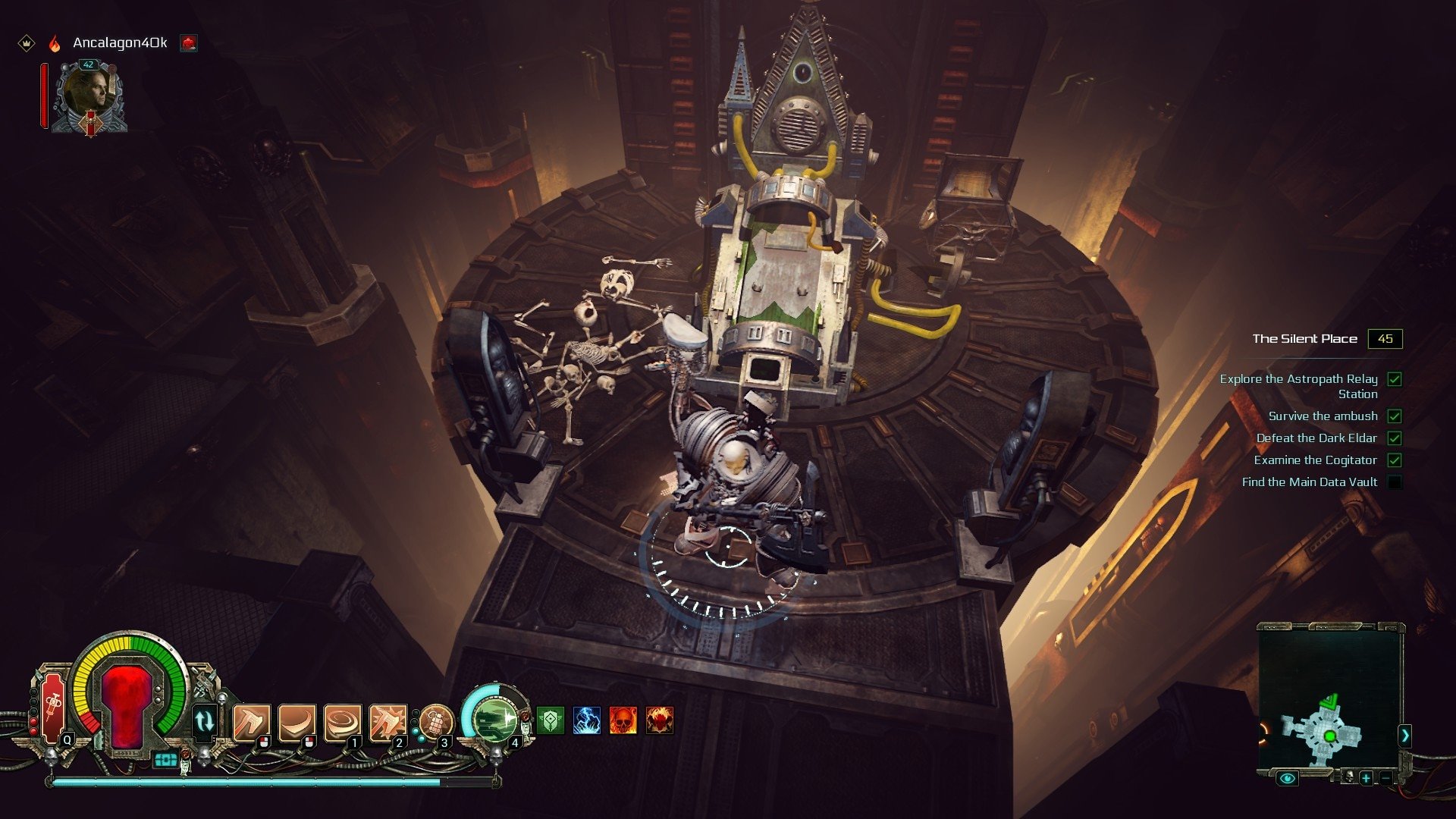The image size is (1456, 819).
Task: Activate the green circular armour ability
Action: pos(494,717)
